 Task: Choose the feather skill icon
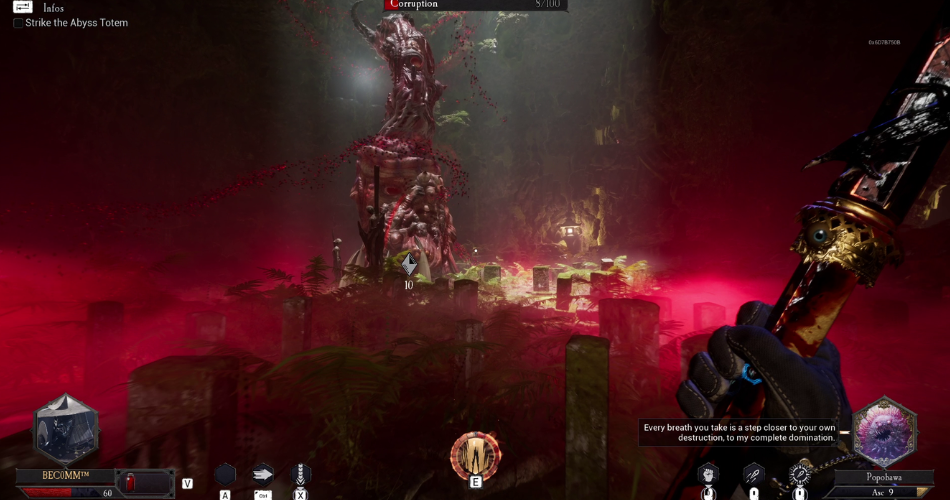tap(753, 474)
